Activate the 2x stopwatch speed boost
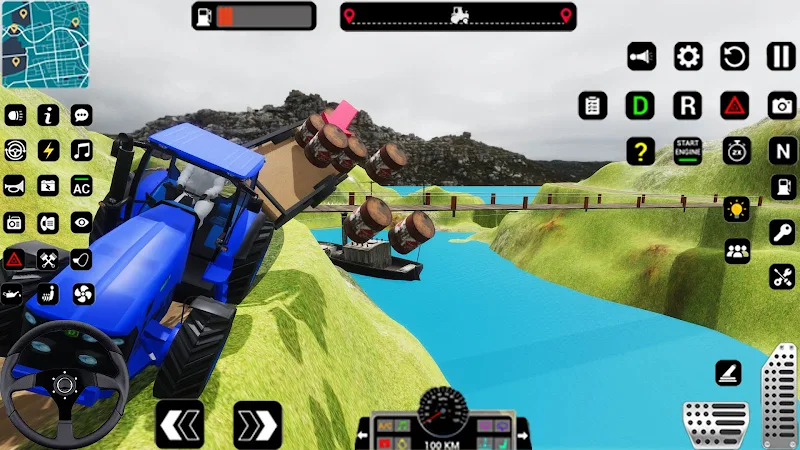 [736, 151]
